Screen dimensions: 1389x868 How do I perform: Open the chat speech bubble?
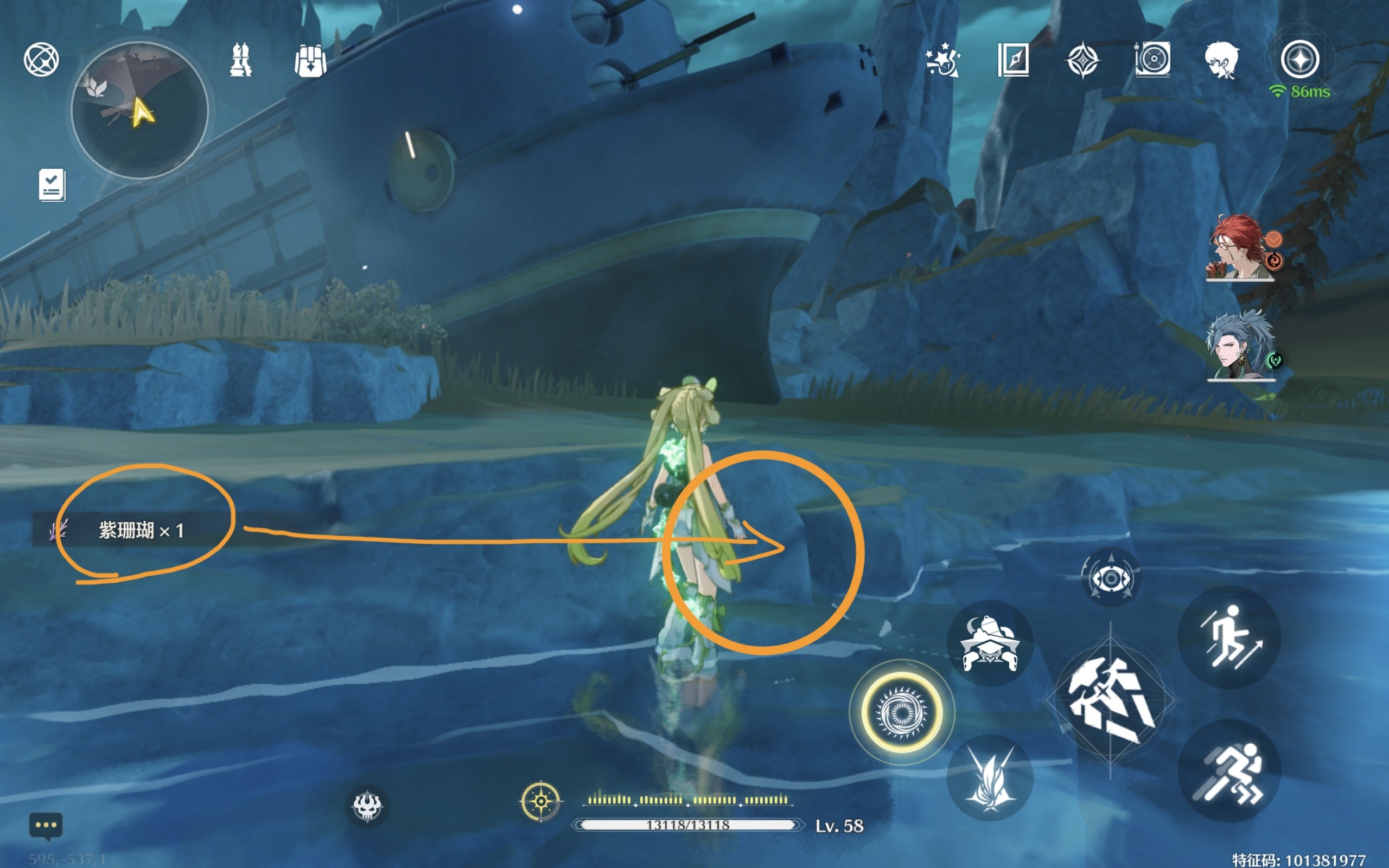(46, 826)
